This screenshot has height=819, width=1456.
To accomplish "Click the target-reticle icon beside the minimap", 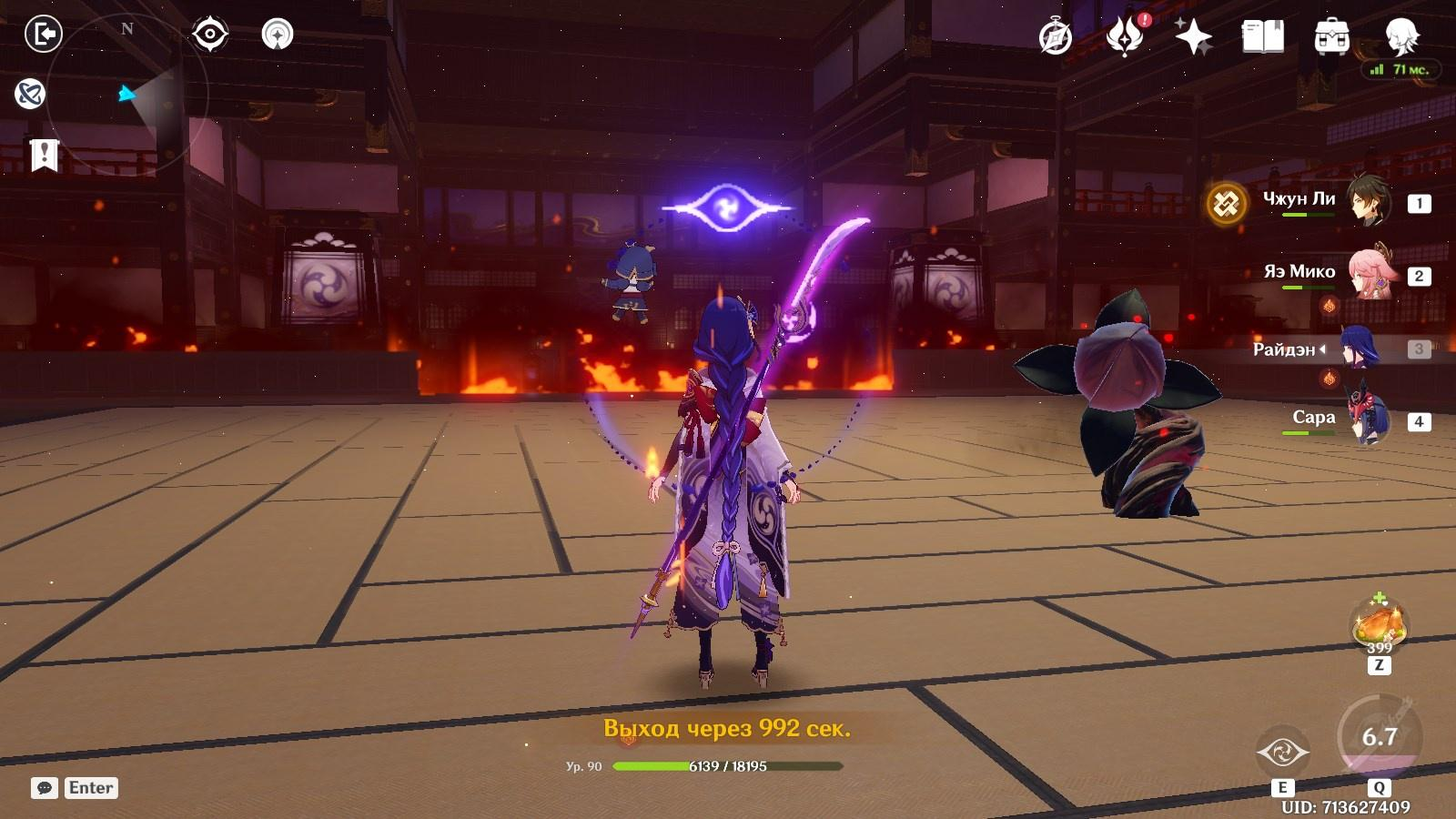I will [209, 35].
